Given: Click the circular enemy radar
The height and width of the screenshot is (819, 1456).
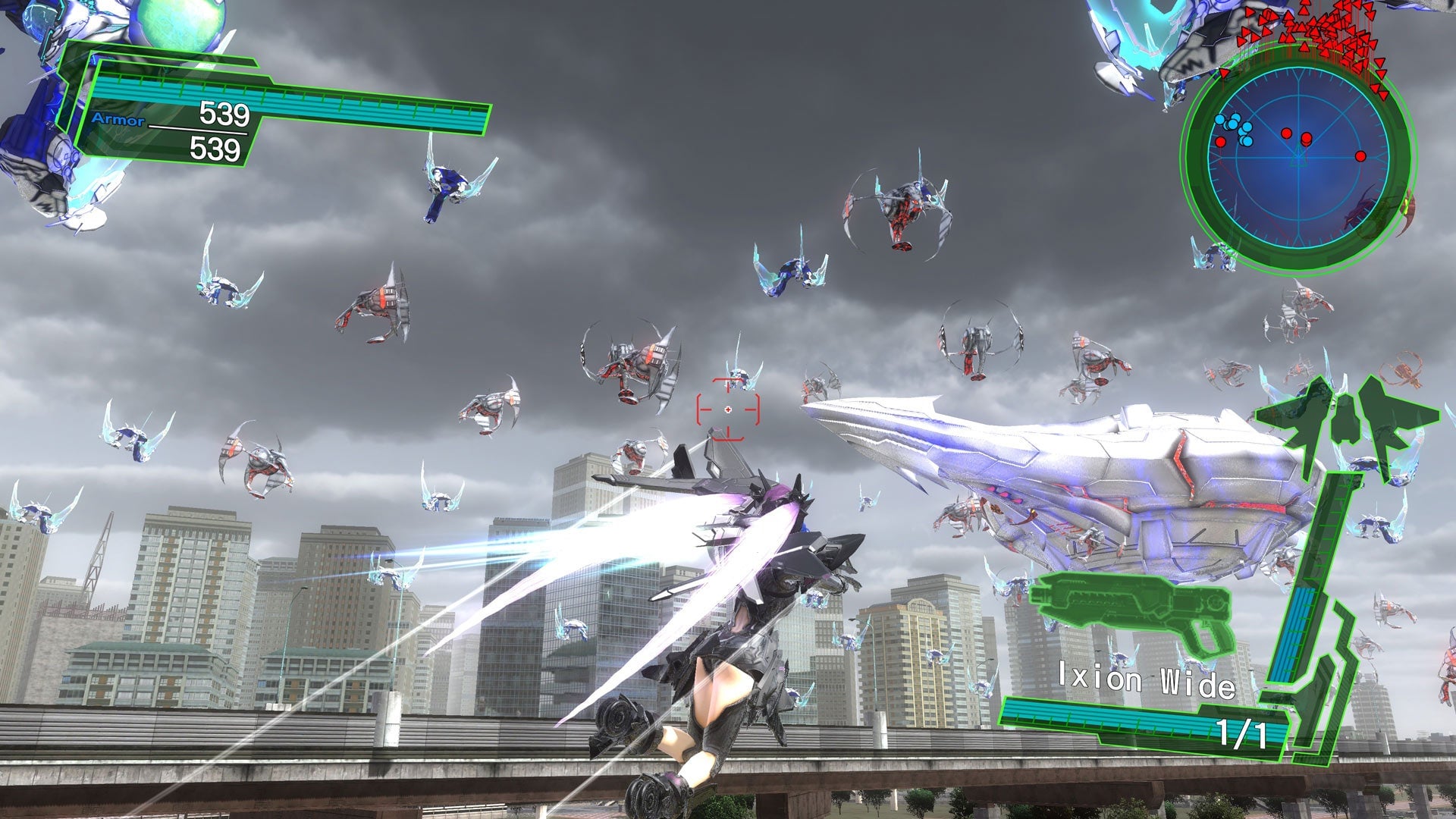Looking at the screenshot, I should [x=1298, y=158].
